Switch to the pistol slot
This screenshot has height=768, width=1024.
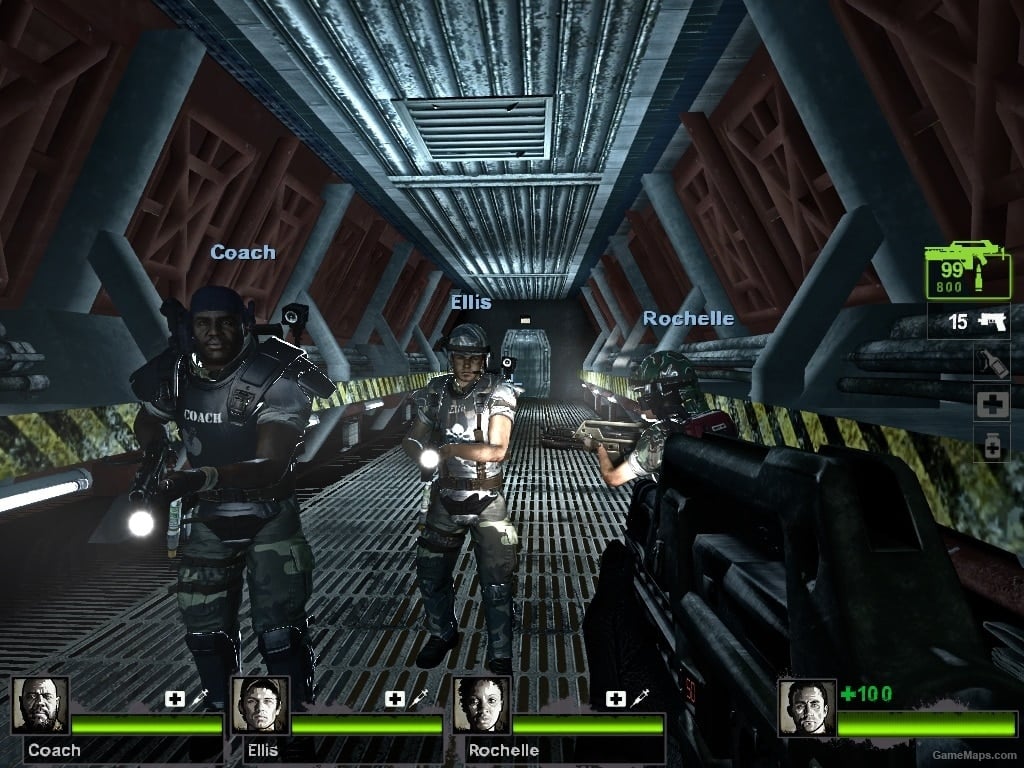[x=967, y=322]
